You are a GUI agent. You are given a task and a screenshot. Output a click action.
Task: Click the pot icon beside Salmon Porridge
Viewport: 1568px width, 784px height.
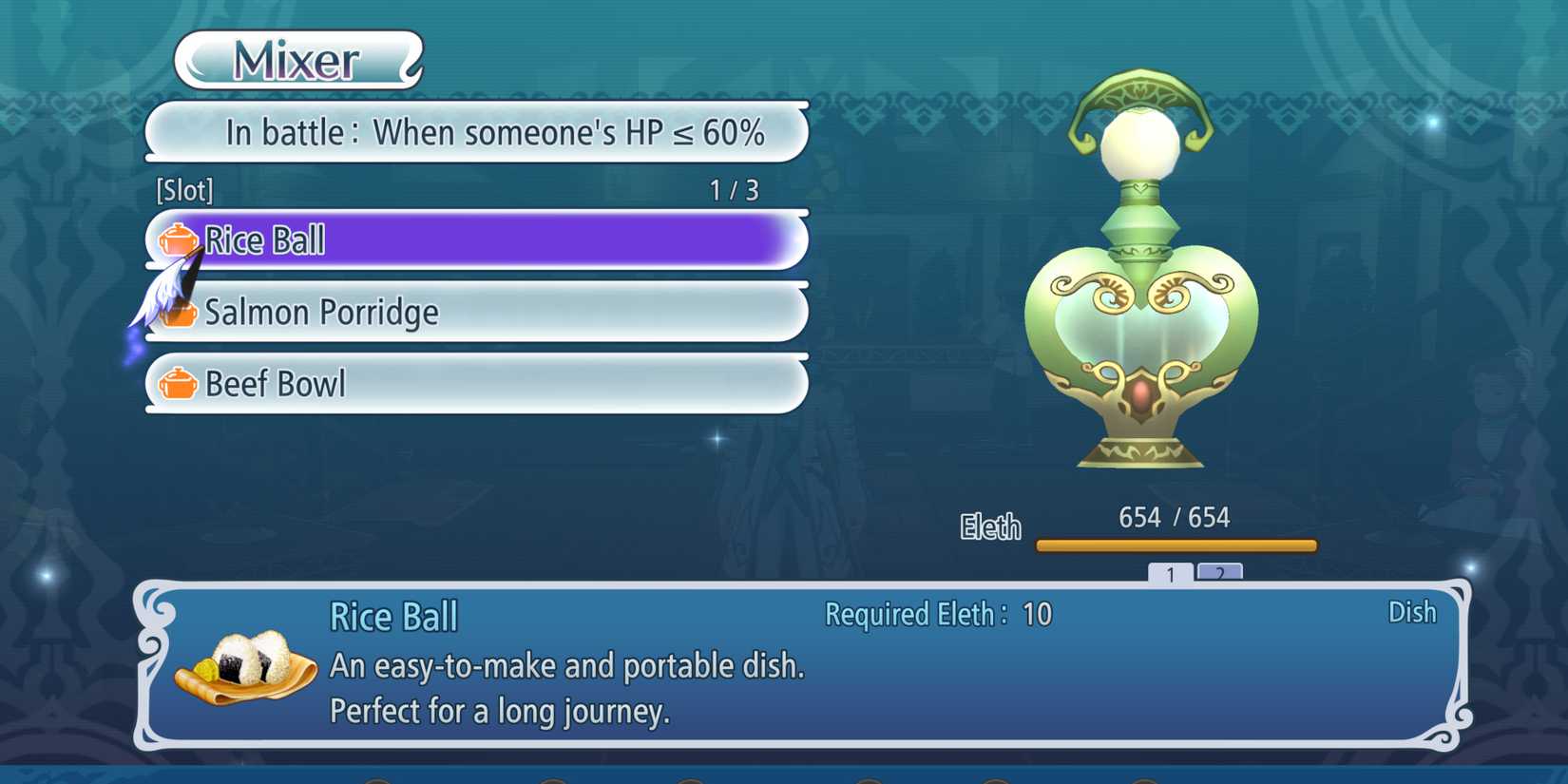point(181,313)
